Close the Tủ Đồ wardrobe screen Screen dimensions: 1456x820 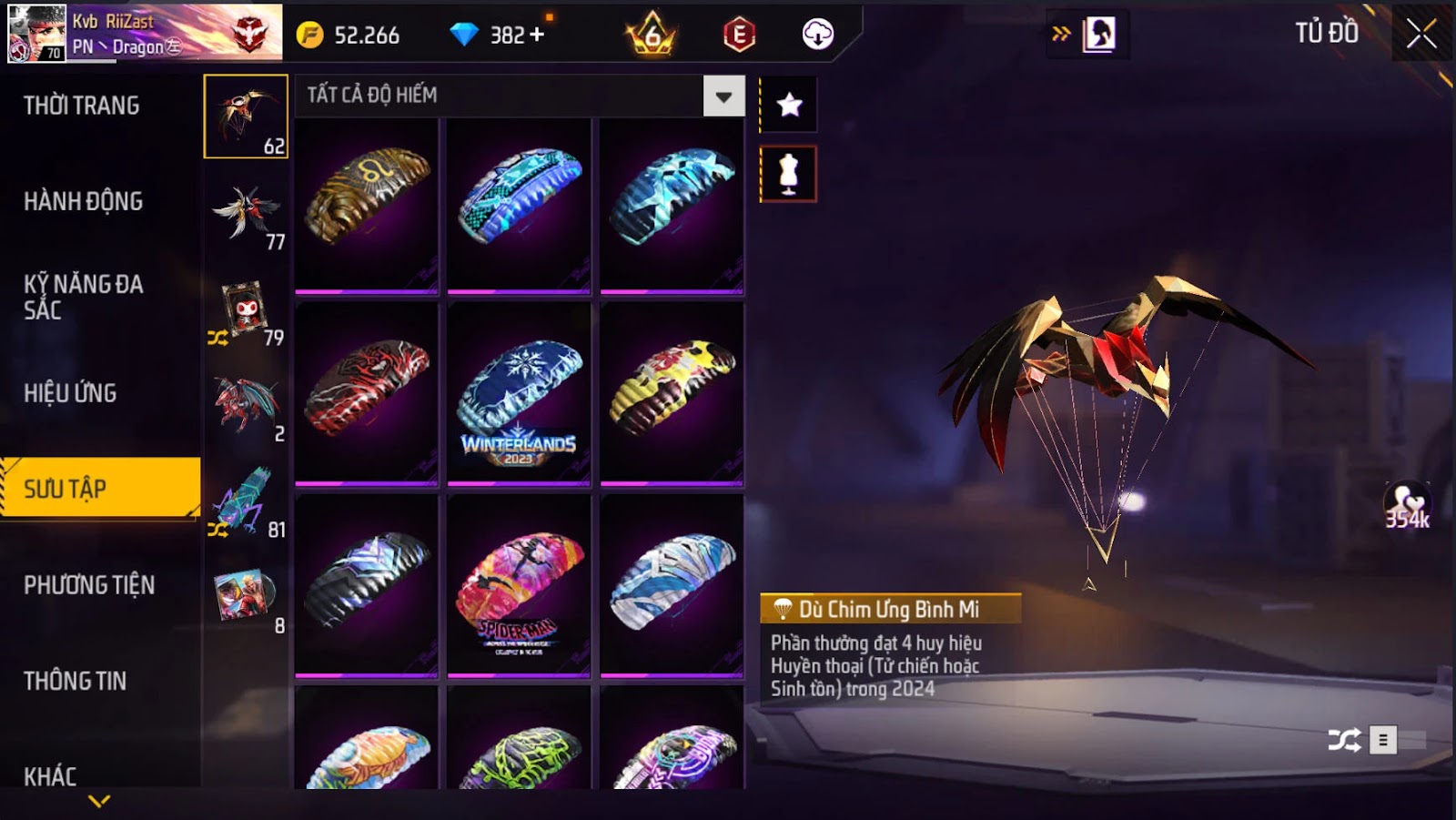point(1421,35)
